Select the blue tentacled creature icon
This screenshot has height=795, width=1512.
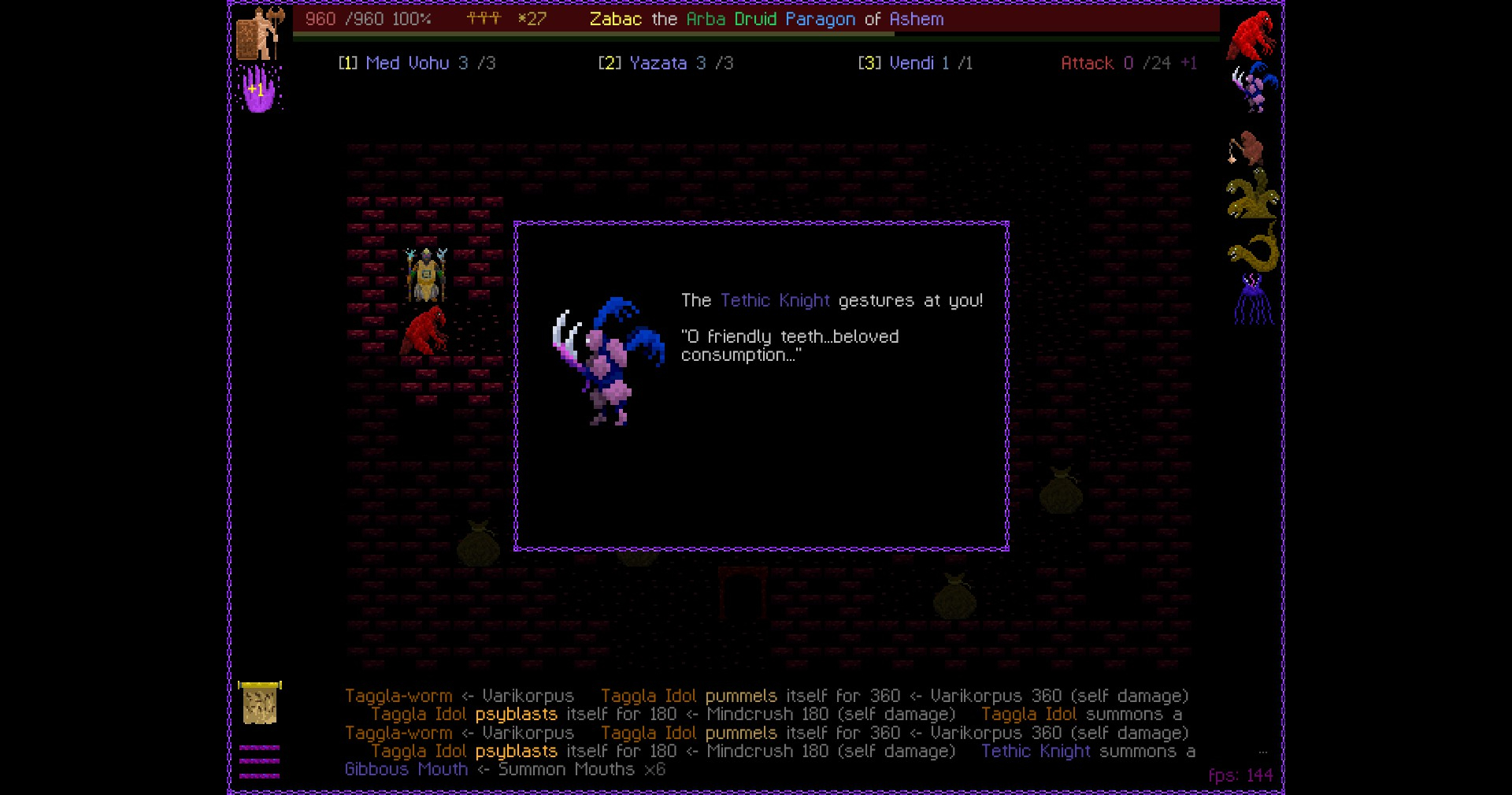[x=1252, y=300]
